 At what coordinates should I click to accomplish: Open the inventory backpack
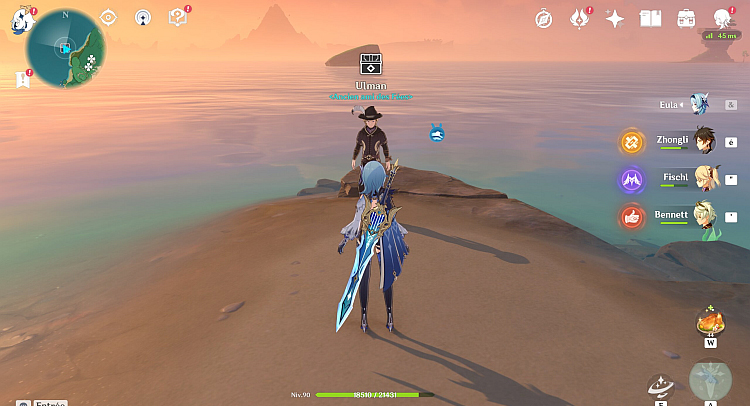click(x=686, y=19)
